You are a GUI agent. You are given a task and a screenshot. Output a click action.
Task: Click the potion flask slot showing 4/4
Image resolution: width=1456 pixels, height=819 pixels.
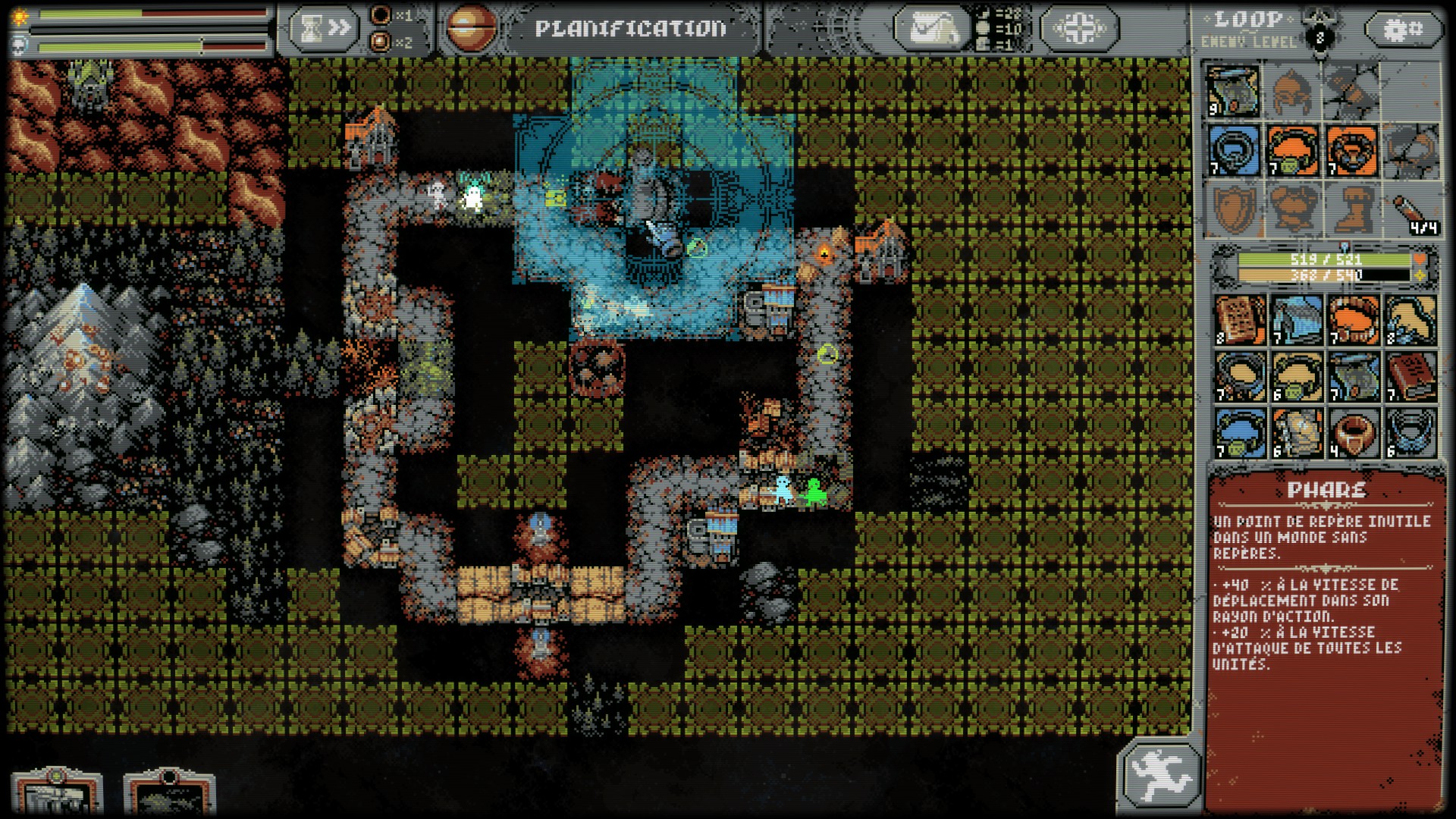click(1412, 209)
